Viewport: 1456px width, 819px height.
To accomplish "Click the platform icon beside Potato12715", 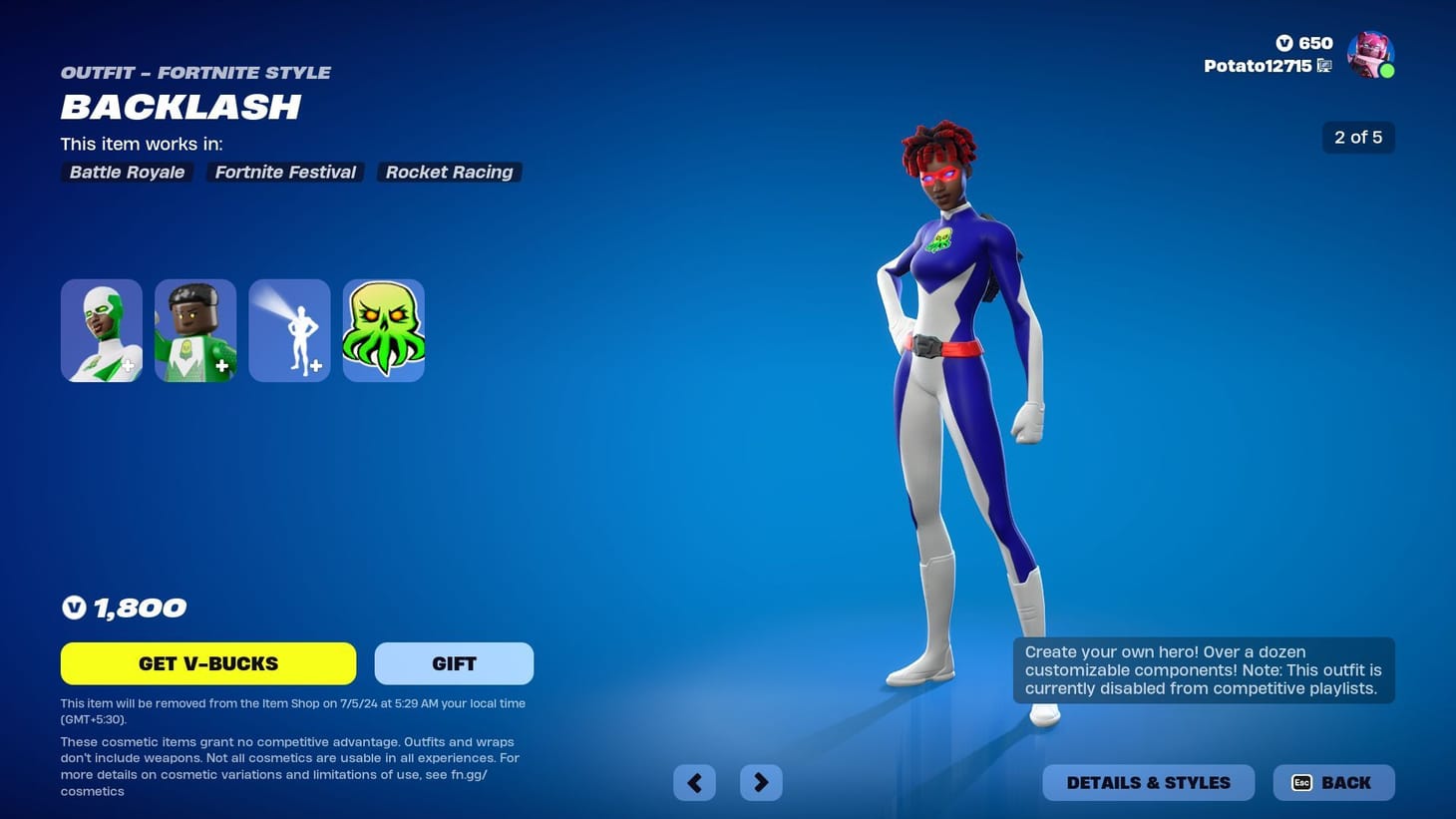I will click(1324, 65).
